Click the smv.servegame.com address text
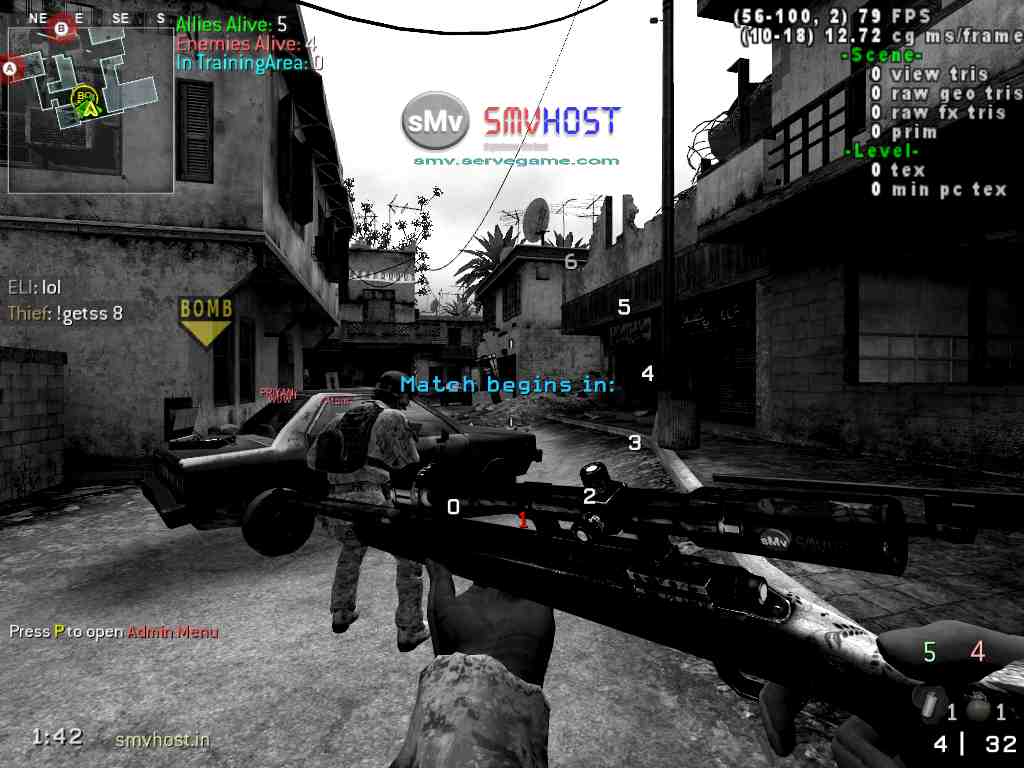This screenshot has width=1024, height=768. pos(516,161)
